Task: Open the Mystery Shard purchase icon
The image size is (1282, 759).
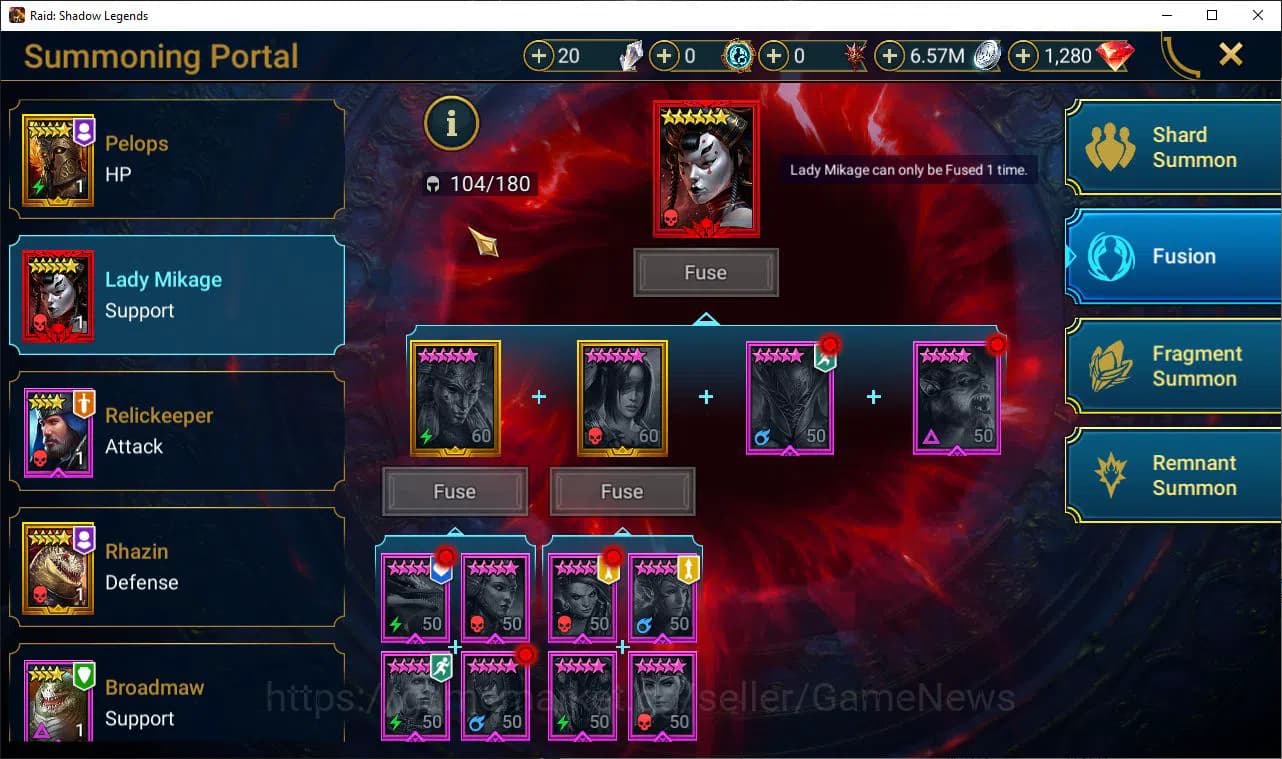Action: [541, 56]
